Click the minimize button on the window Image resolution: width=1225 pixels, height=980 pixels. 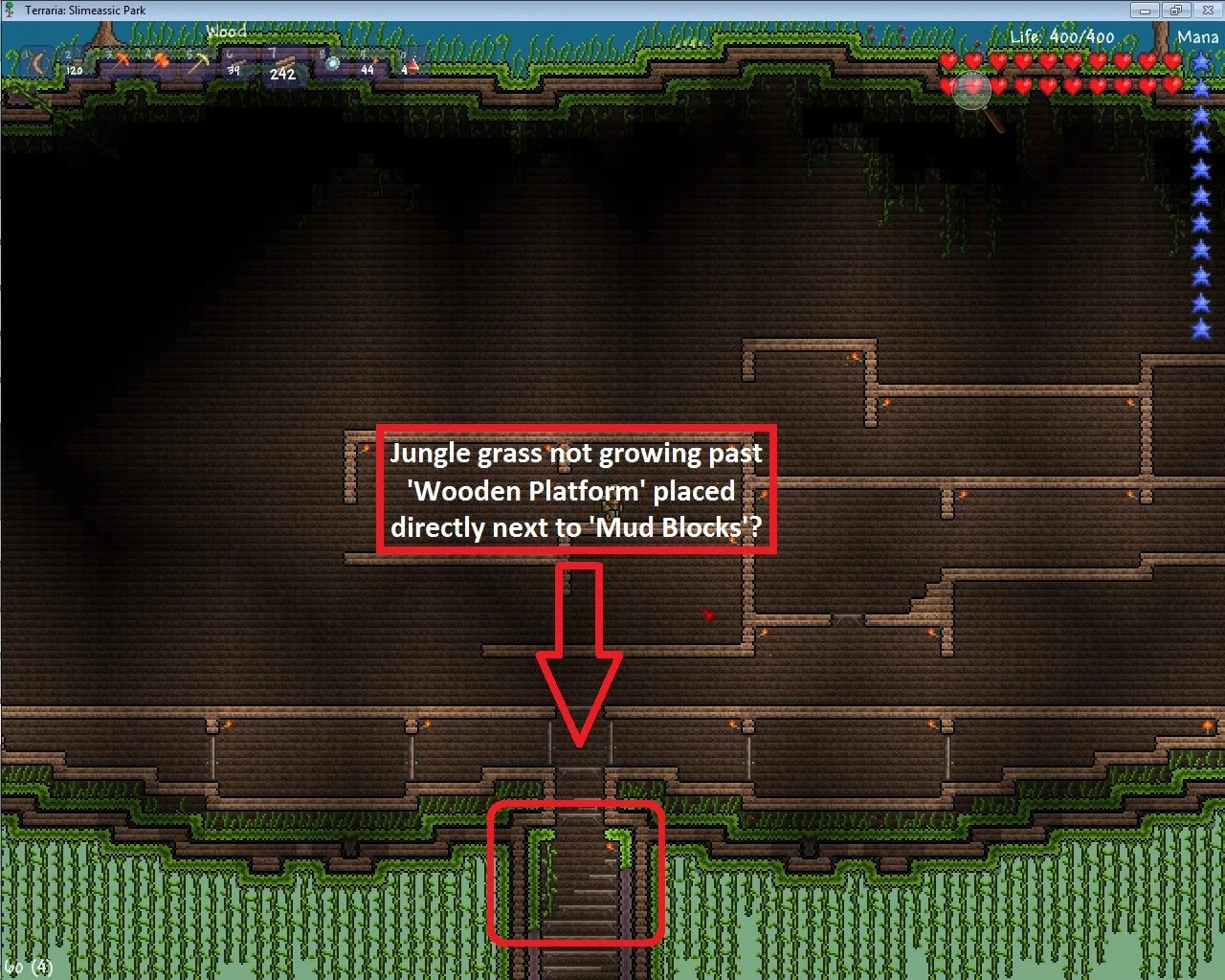(1145, 10)
